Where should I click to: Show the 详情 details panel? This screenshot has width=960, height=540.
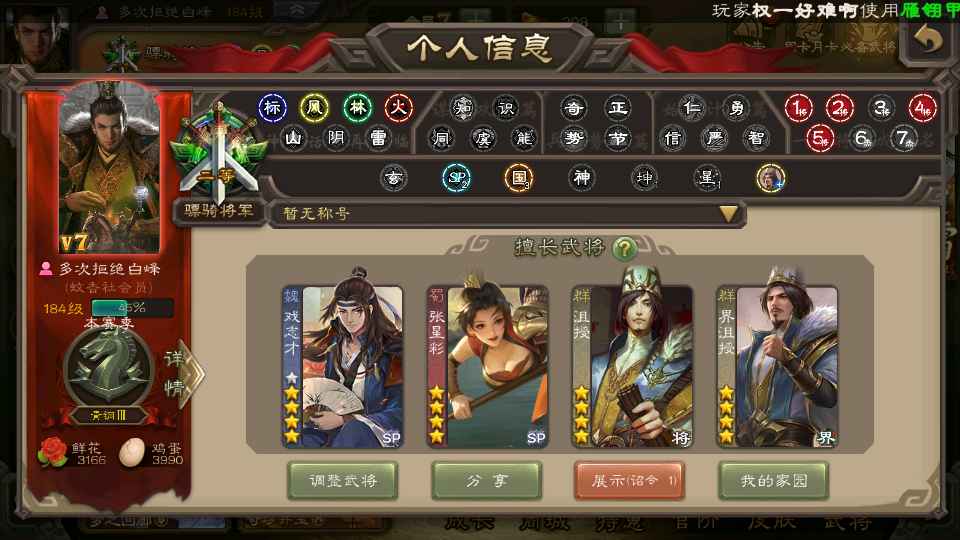[179, 372]
